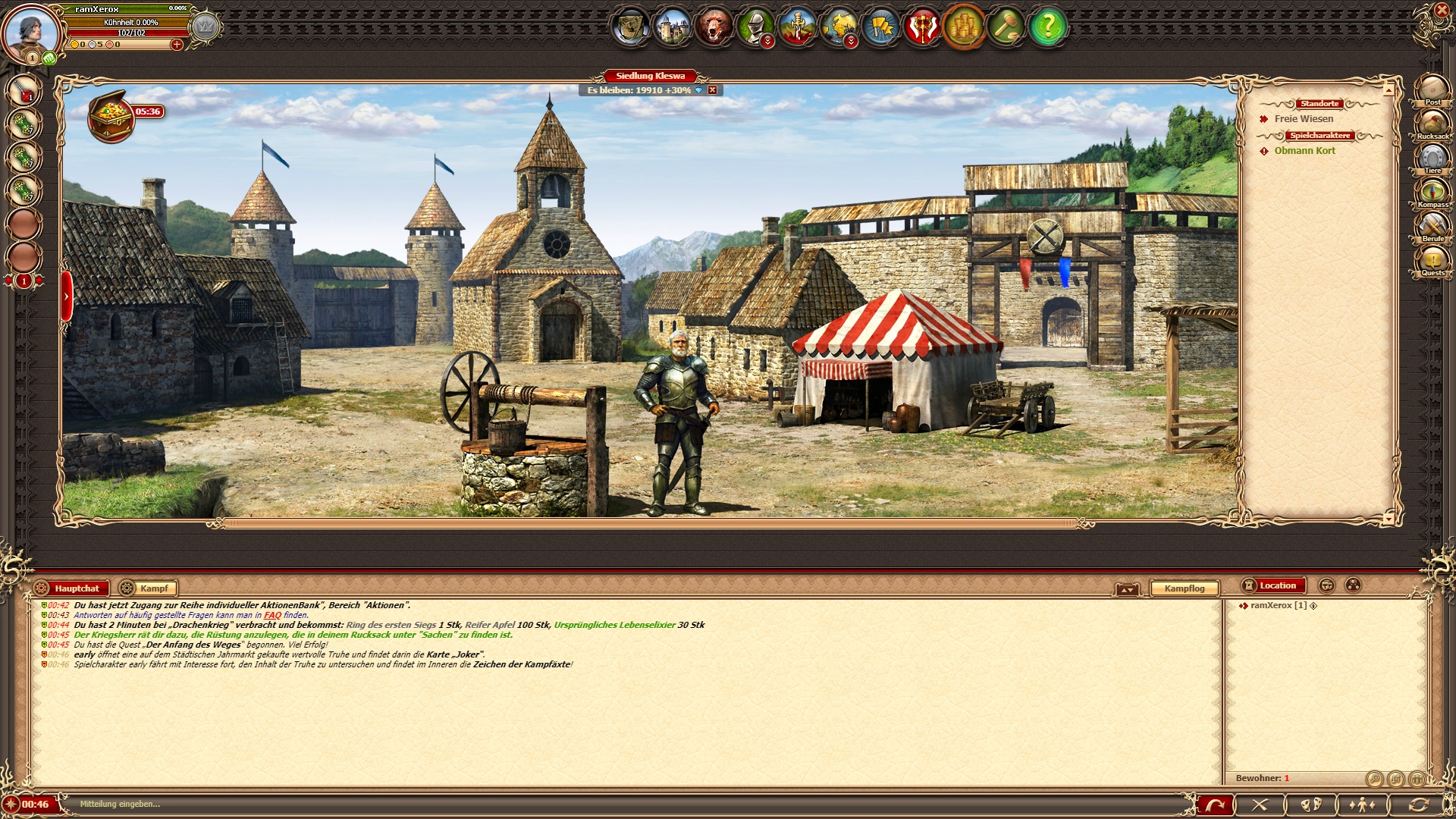Open the castle icon in top bar
Viewport: 1456px width, 819px height.
pos(672,27)
